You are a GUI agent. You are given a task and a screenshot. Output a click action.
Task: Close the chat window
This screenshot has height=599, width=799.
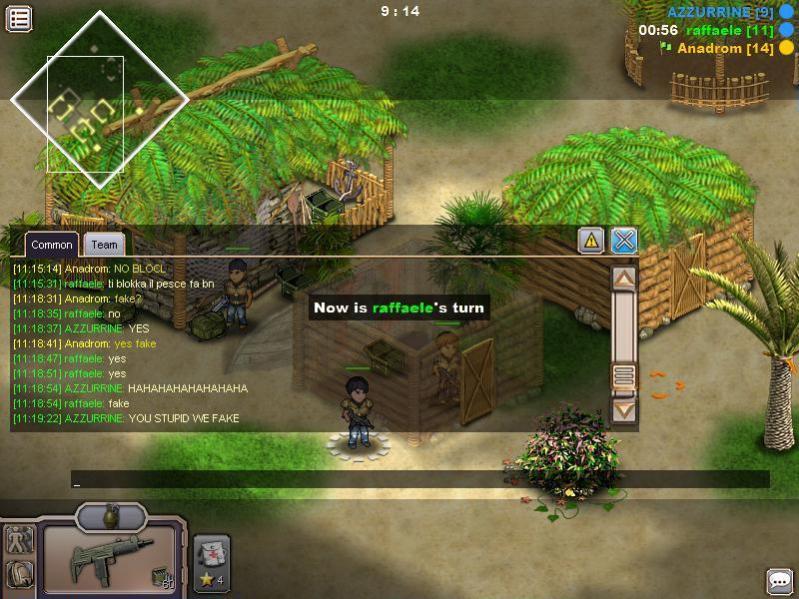click(x=624, y=240)
